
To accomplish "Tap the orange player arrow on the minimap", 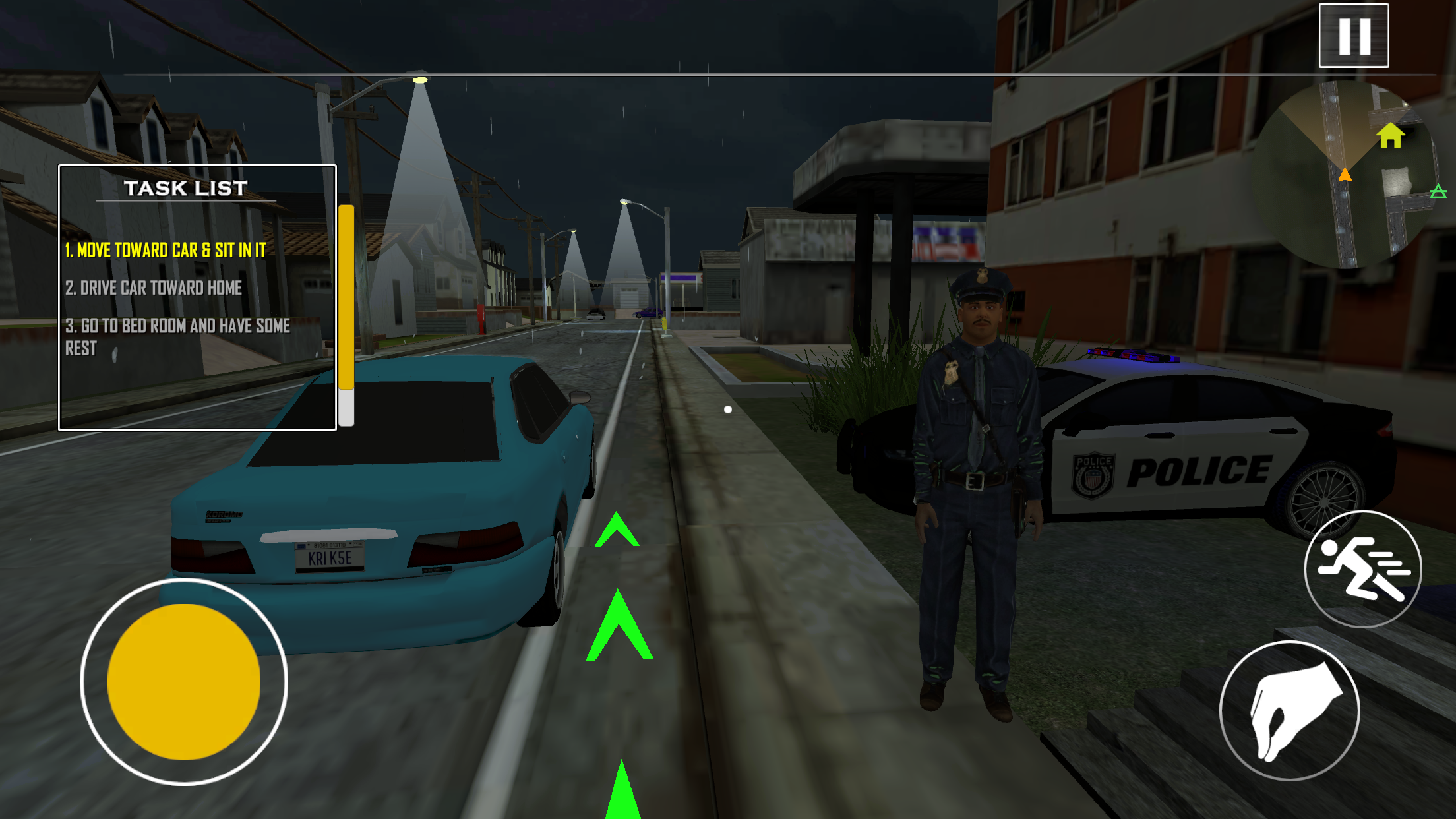I will click(x=1345, y=175).
